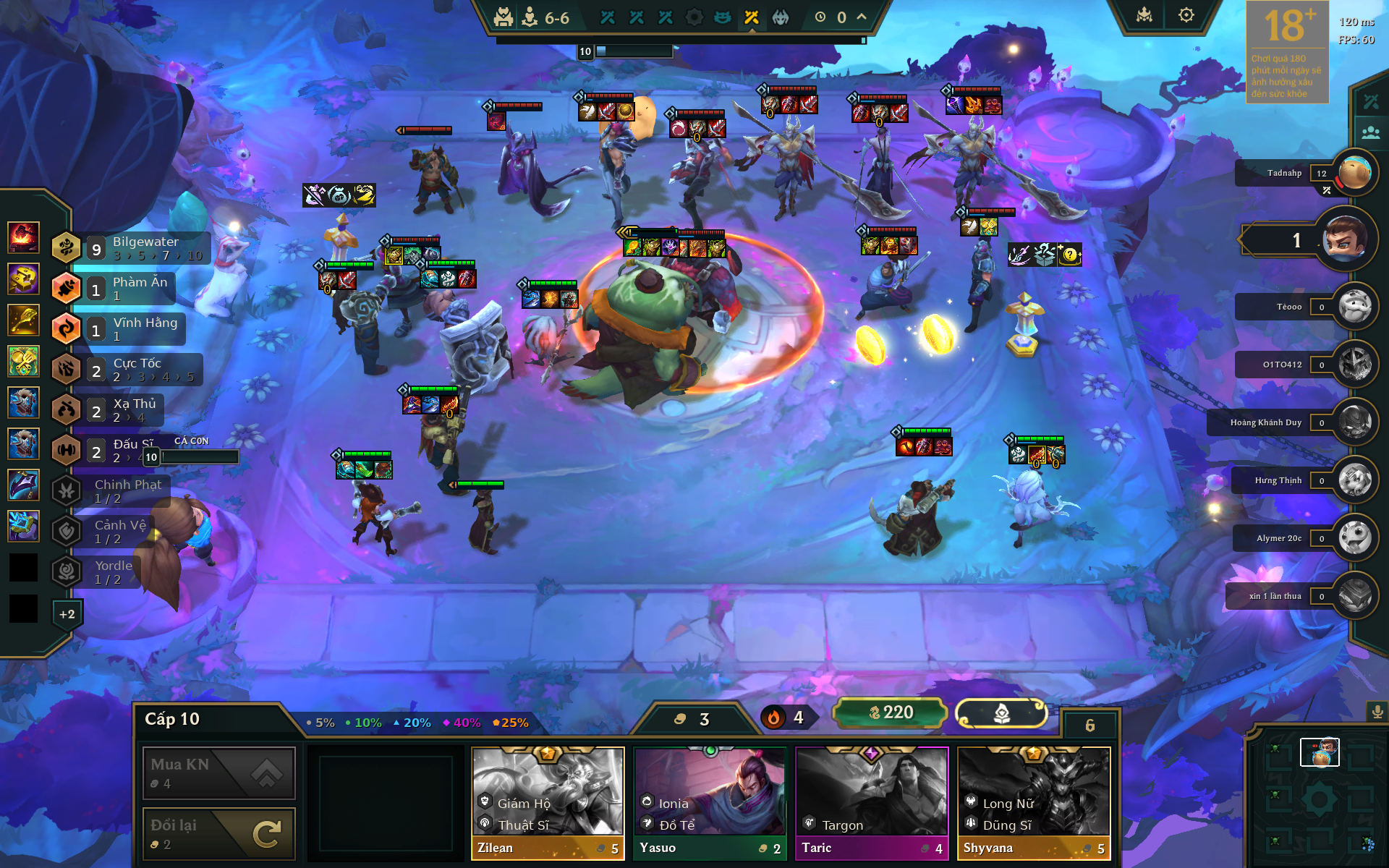This screenshot has width=1389, height=868.
Task: Open the settings gear icon
Action: pyautogui.click(x=1186, y=15)
